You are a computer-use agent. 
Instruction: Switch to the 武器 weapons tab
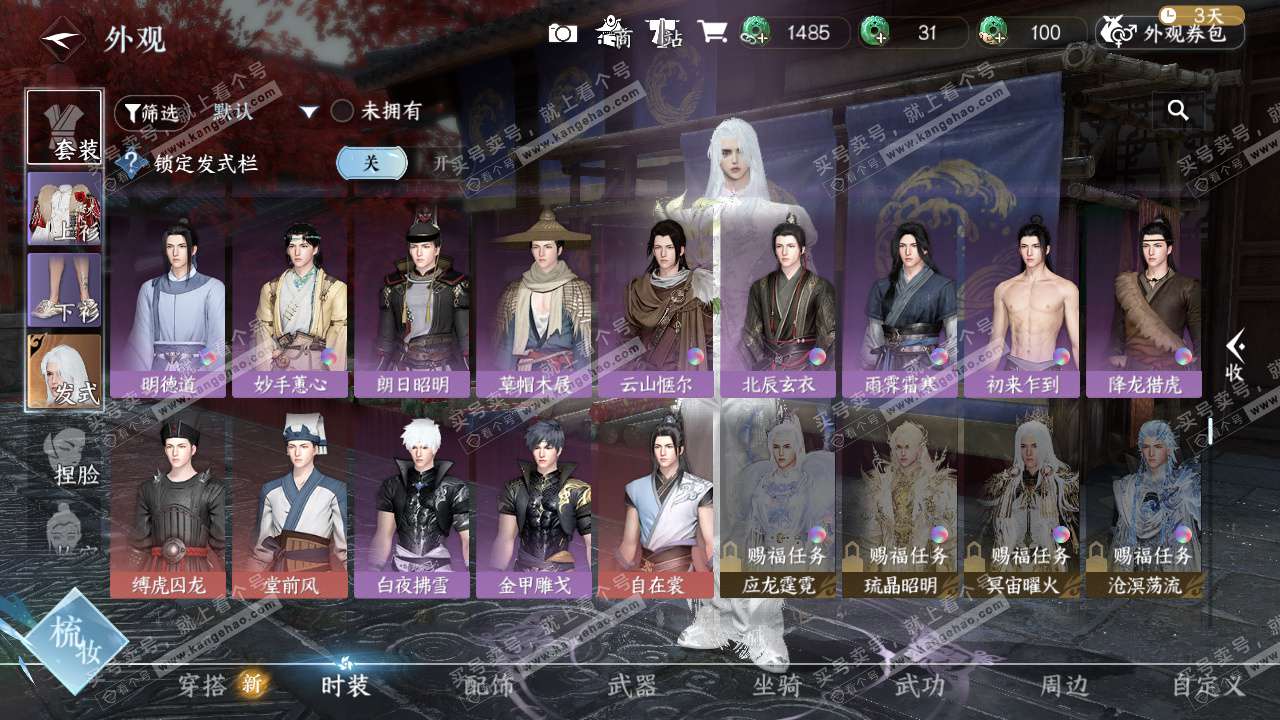[x=632, y=685]
